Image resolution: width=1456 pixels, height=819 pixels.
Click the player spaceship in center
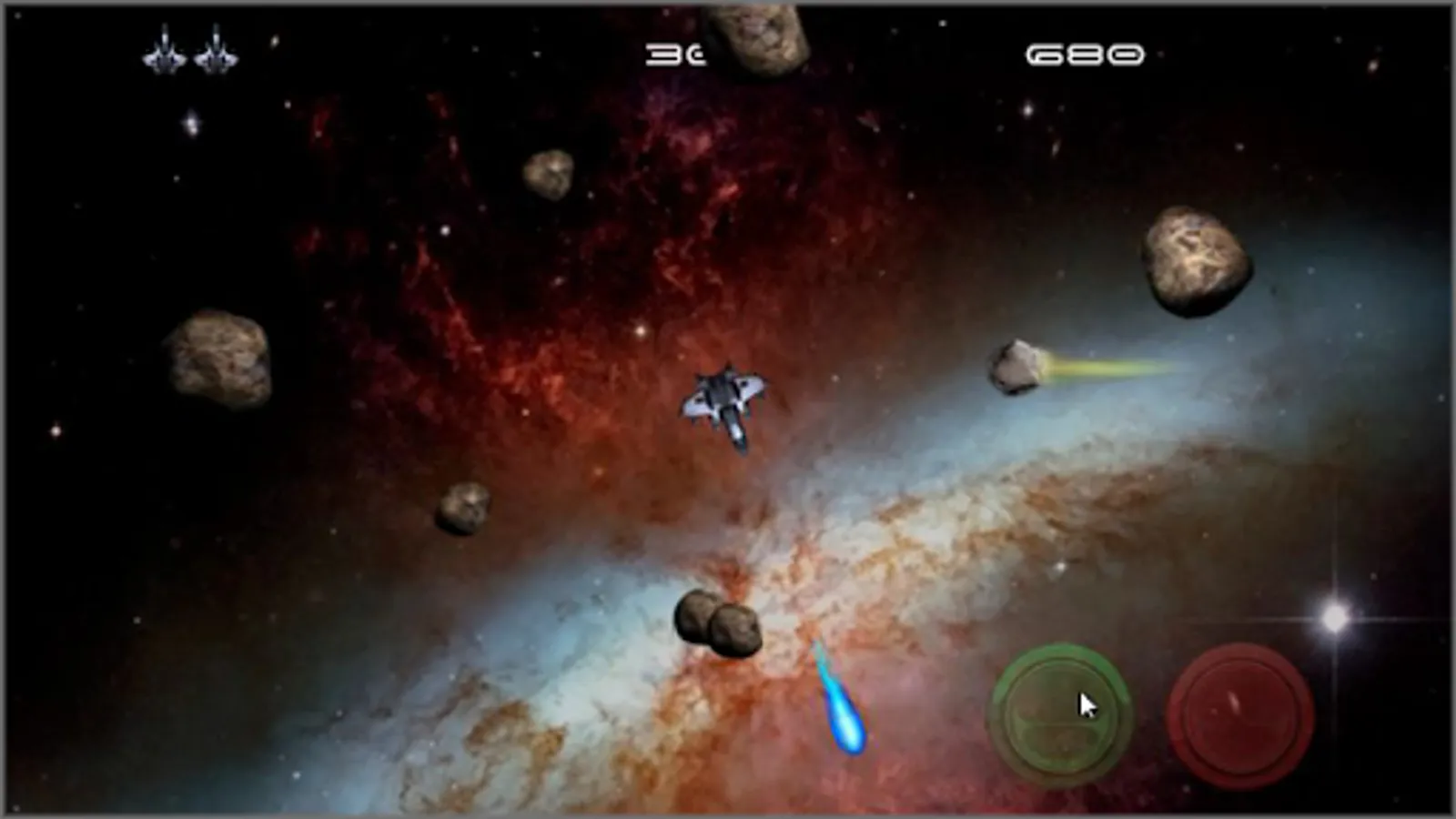[x=723, y=409]
